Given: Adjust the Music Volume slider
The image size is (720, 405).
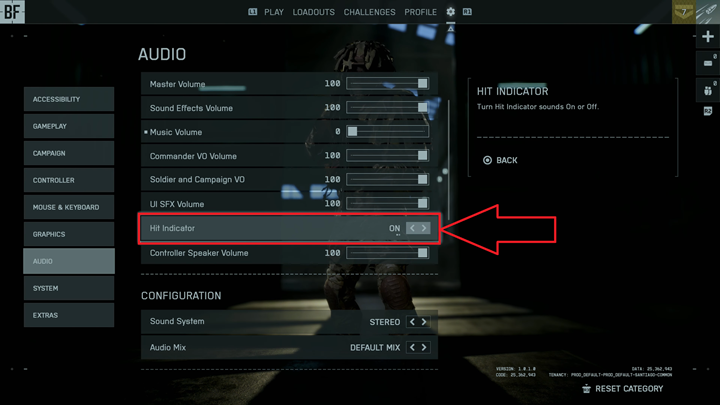Looking at the screenshot, I should (388, 132).
